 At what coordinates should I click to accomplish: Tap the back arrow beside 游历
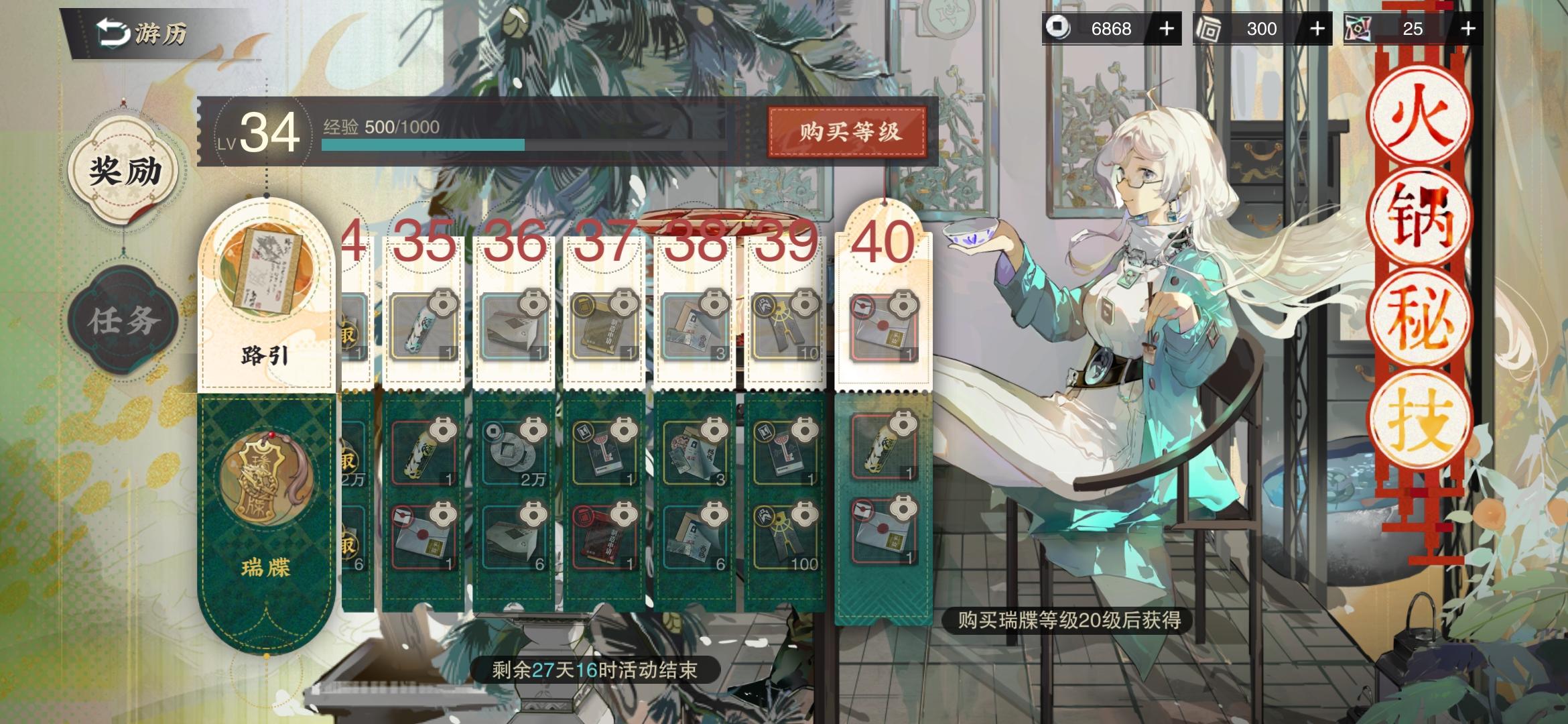pos(113,32)
